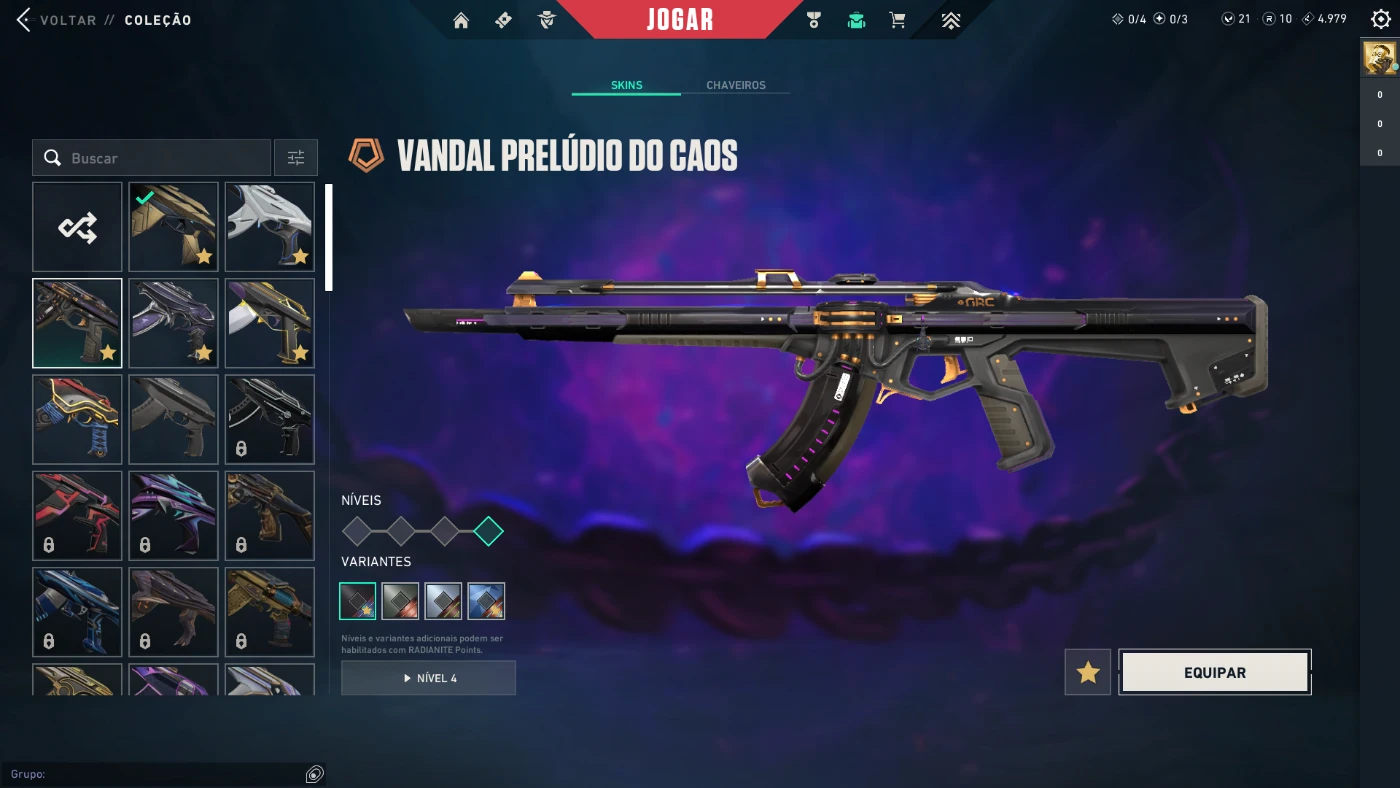Pick the red and gold Vandal skin
The width and height of the screenshot is (1400, 788).
tap(77, 419)
